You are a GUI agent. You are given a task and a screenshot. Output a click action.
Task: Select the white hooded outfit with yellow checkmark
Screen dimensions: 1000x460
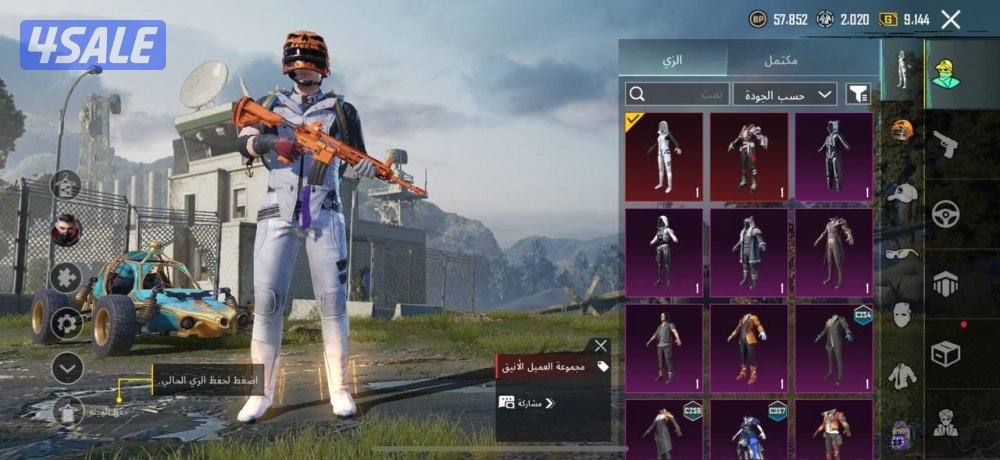click(664, 157)
